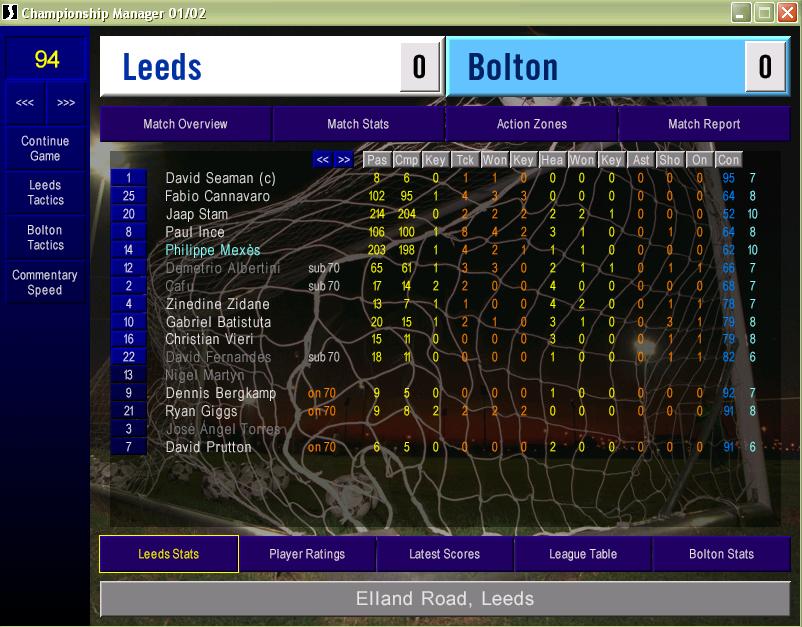Screen dimensions: 802x627
Task: Open the League Table
Action: (x=583, y=554)
